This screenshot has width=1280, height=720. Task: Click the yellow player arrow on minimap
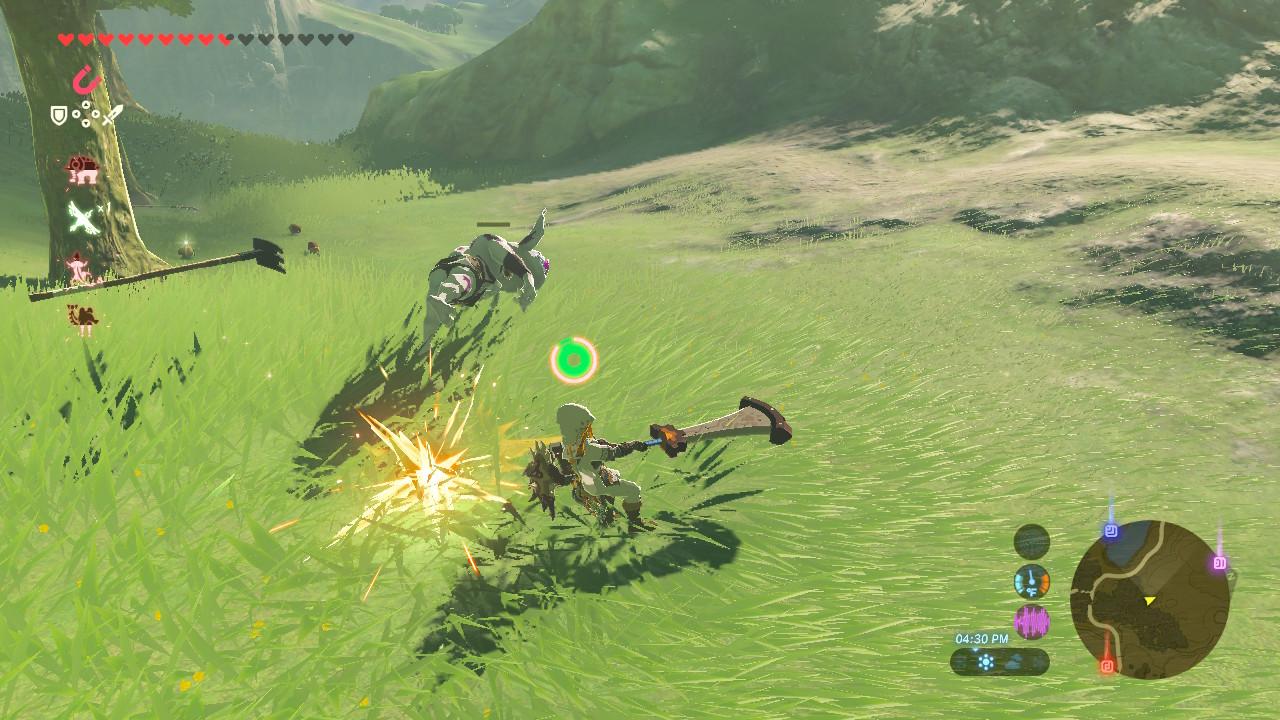pos(1149,600)
